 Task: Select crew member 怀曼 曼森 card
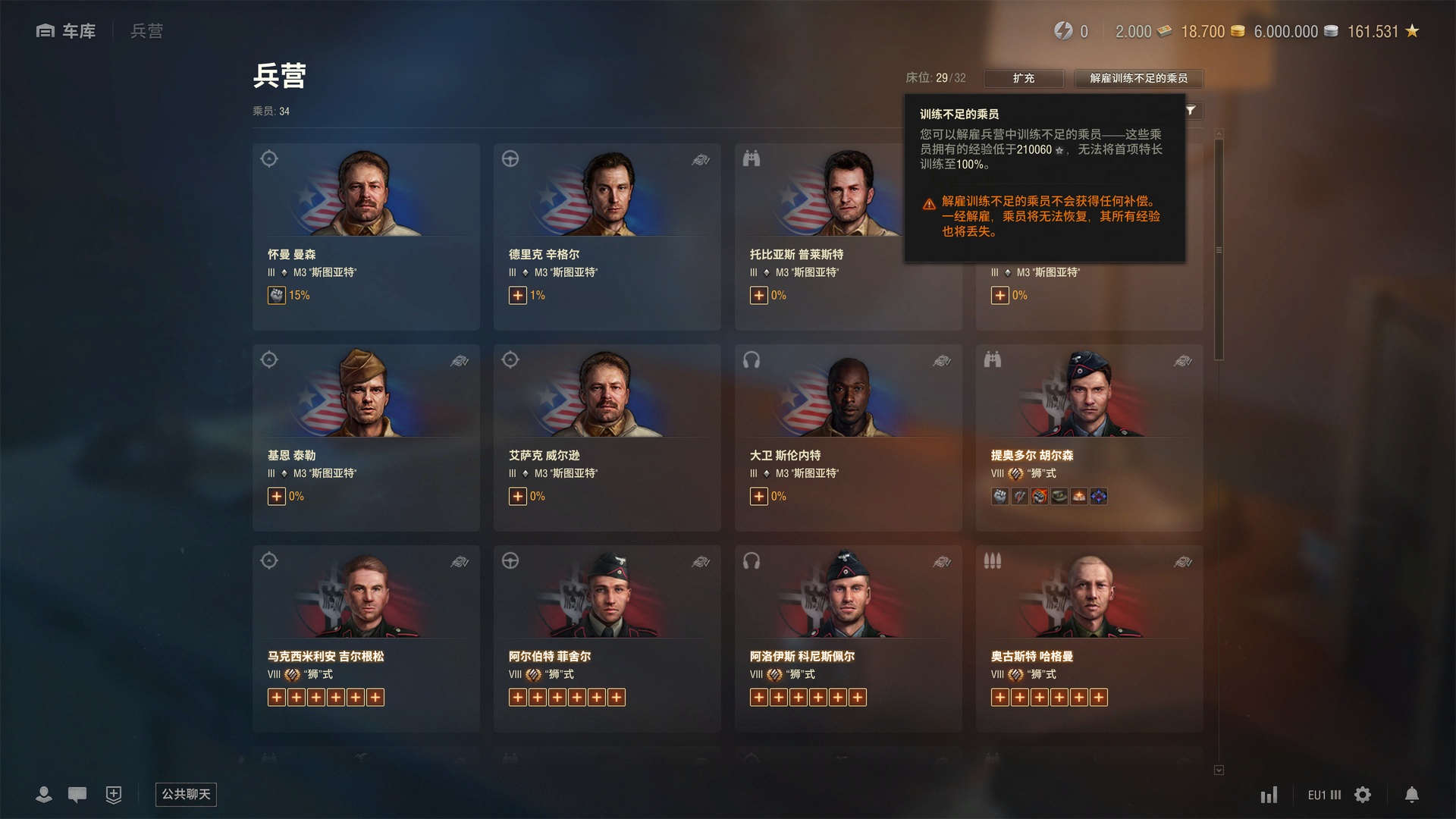(x=366, y=236)
